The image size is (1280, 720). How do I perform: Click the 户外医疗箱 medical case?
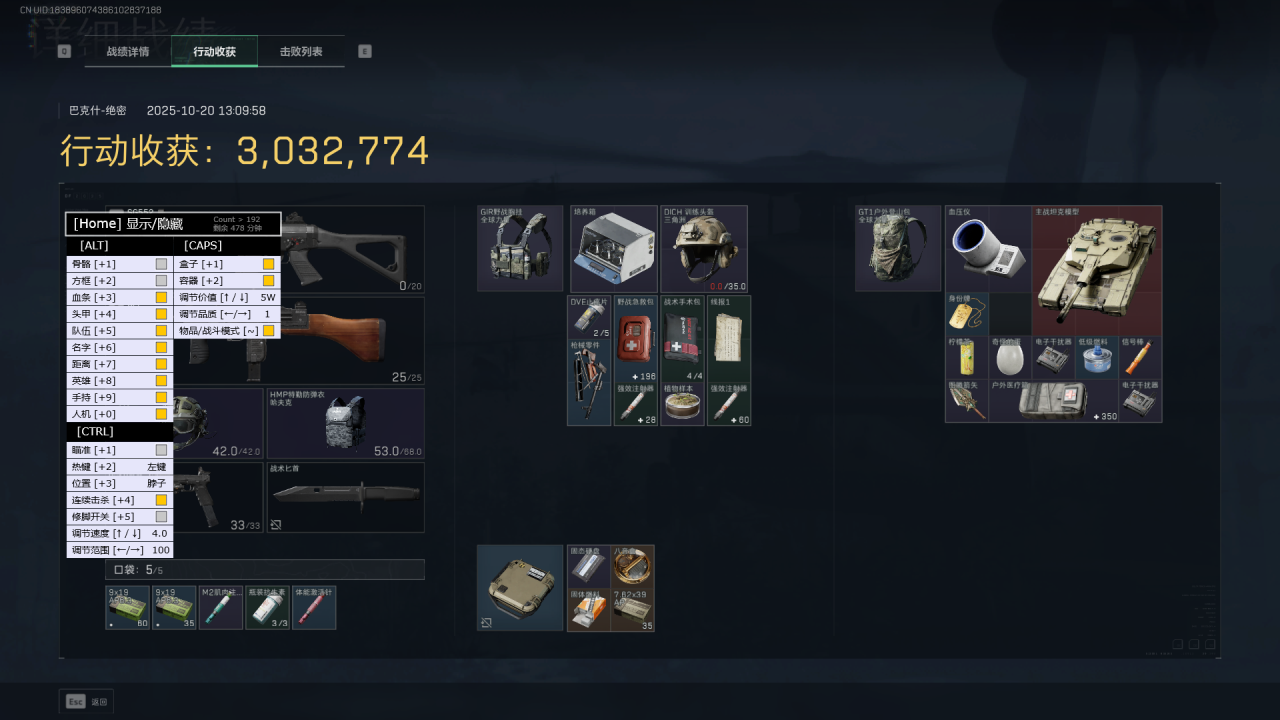click(1053, 400)
